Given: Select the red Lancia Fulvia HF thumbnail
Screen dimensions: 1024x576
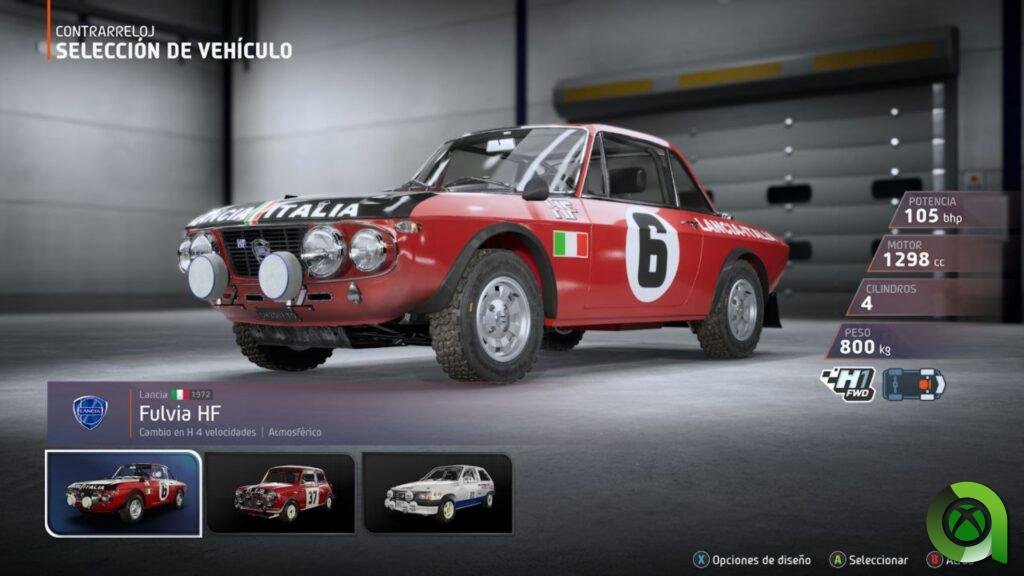Looking at the screenshot, I should click(x=123, y=492).
